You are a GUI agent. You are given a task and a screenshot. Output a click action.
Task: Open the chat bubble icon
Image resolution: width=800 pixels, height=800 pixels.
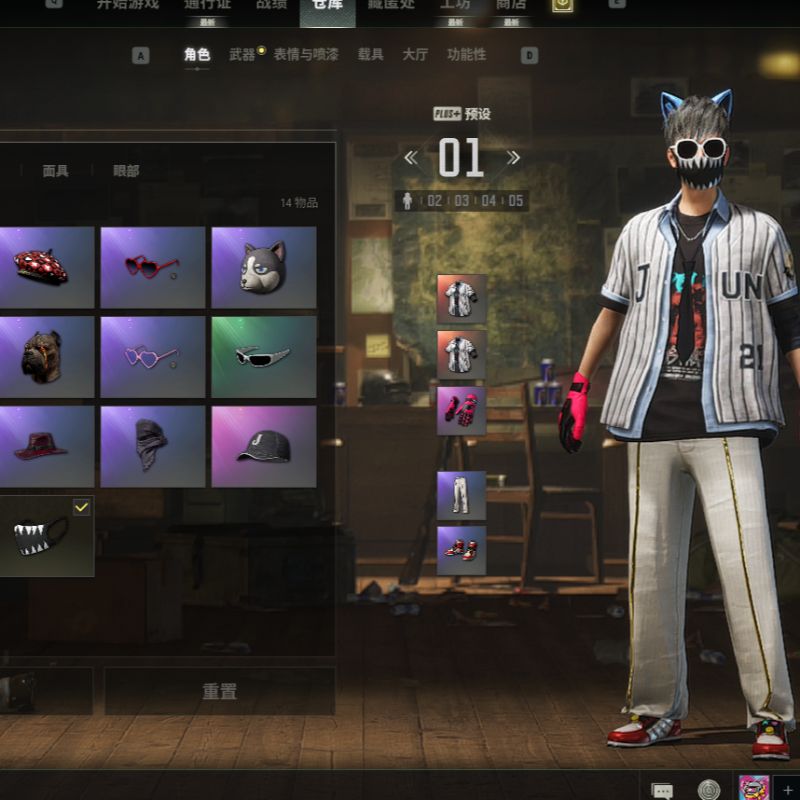[661, 789]
